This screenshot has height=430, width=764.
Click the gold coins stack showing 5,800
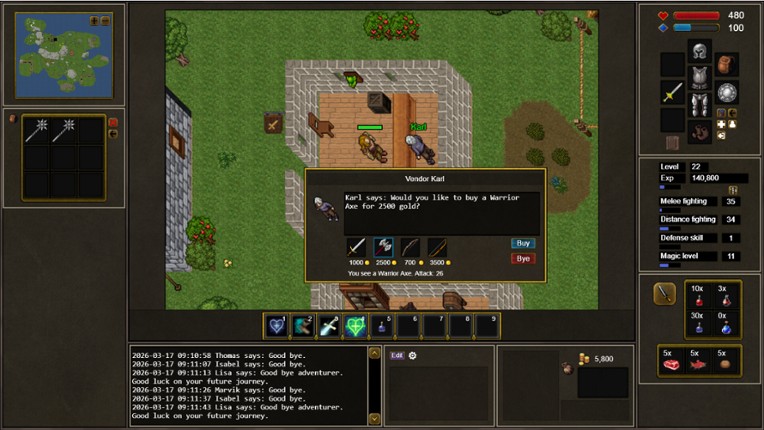(581, 359)
